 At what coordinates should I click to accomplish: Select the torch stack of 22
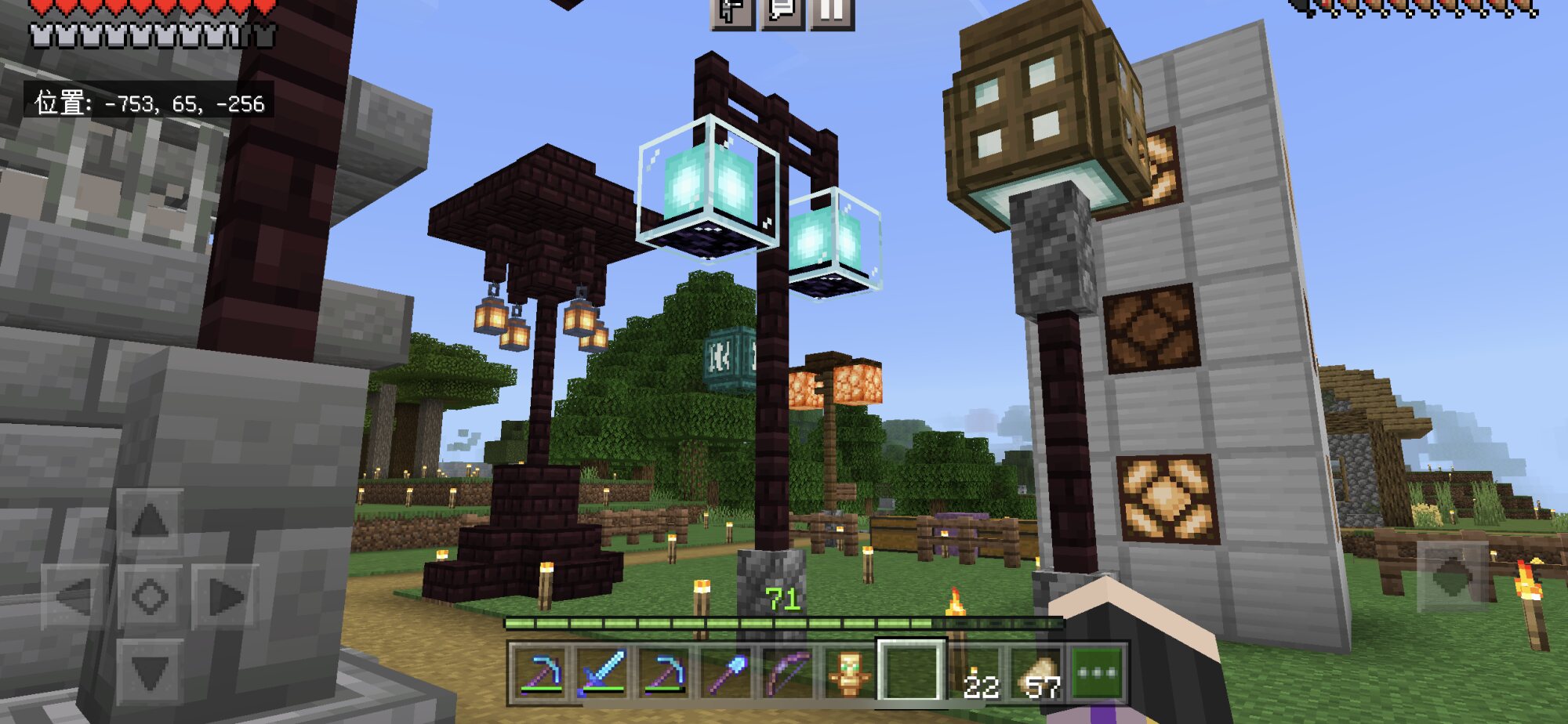[977, 672]
